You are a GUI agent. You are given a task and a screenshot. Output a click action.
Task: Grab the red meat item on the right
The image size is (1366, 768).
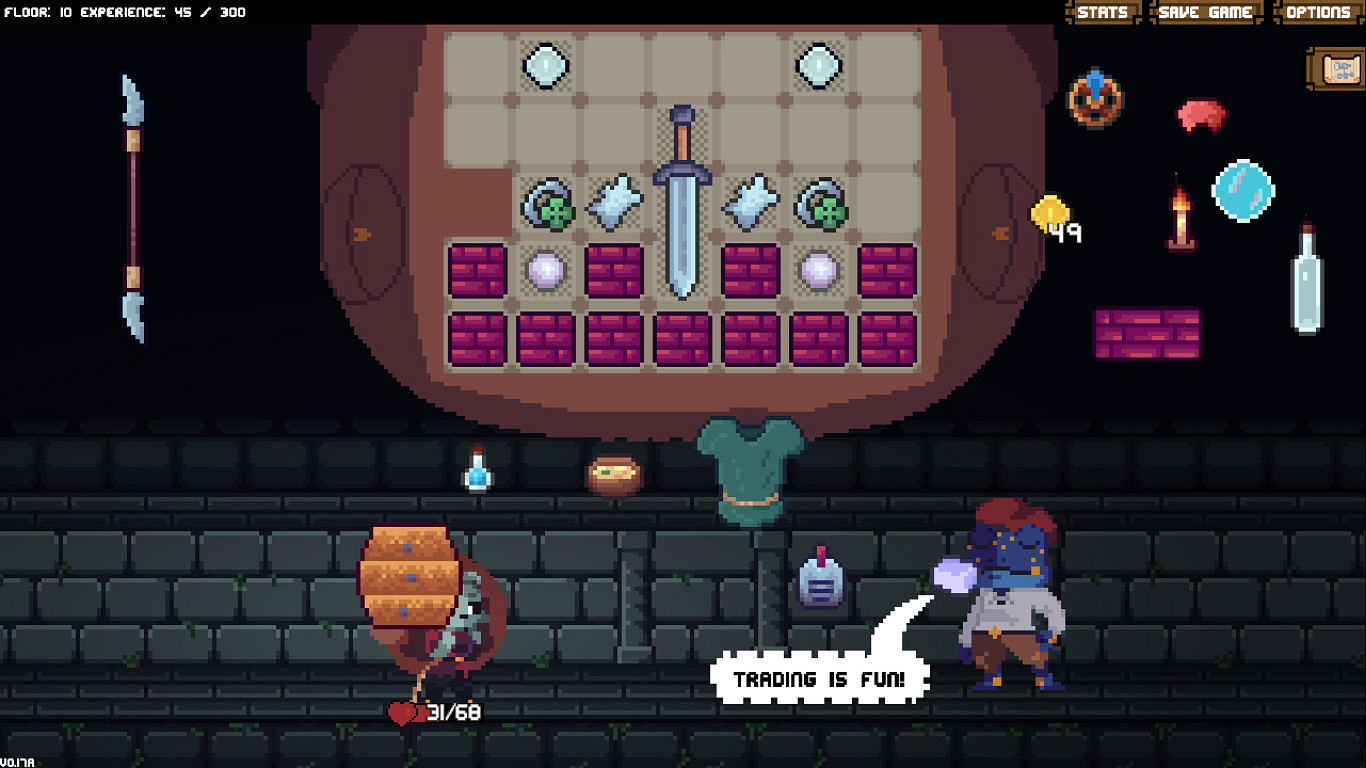click(1199, 114)
